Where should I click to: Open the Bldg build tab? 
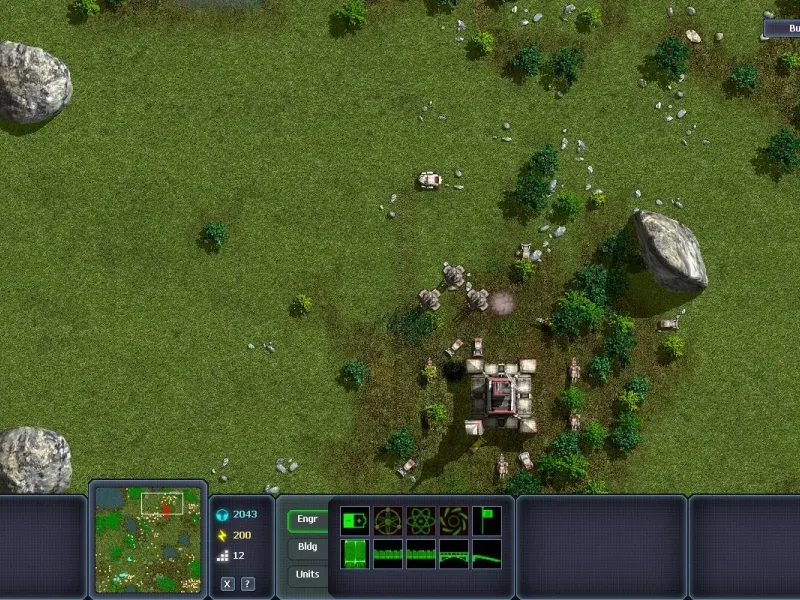(x=307, y=548)
